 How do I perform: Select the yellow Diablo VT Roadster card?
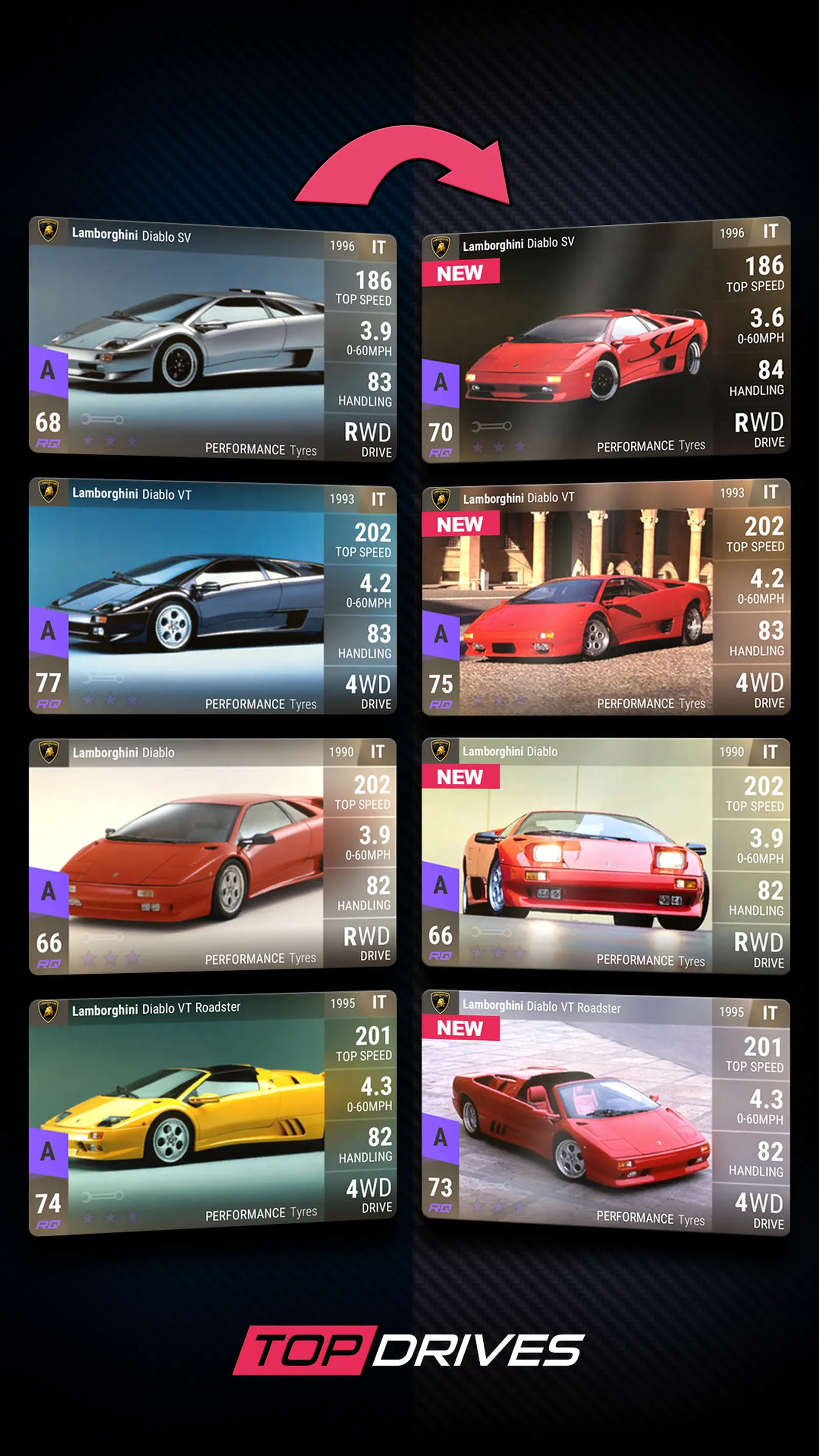[212, 1114]
